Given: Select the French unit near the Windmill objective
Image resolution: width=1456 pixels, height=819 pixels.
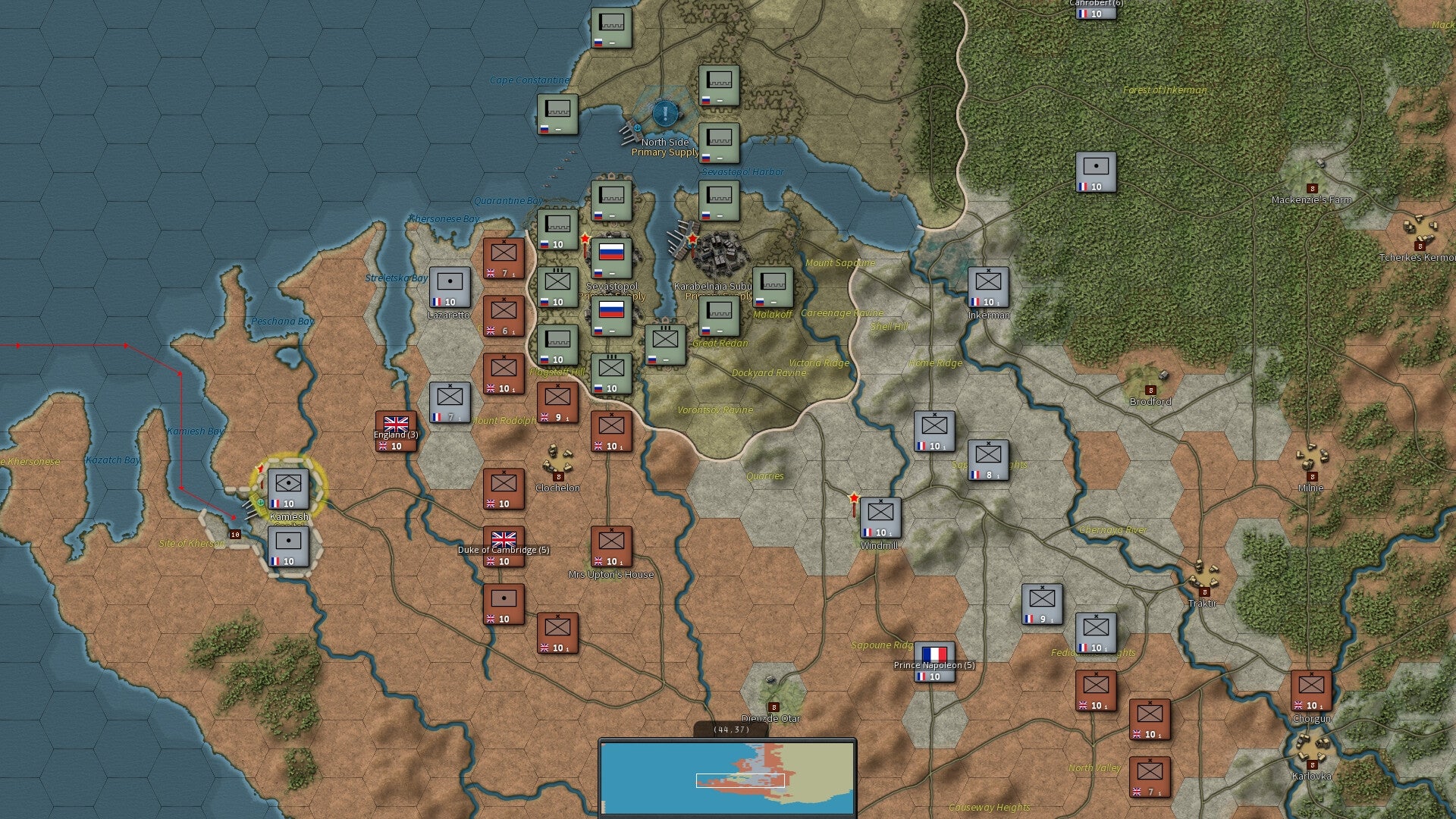Looking at the screenshot, I should coord(880,518).
